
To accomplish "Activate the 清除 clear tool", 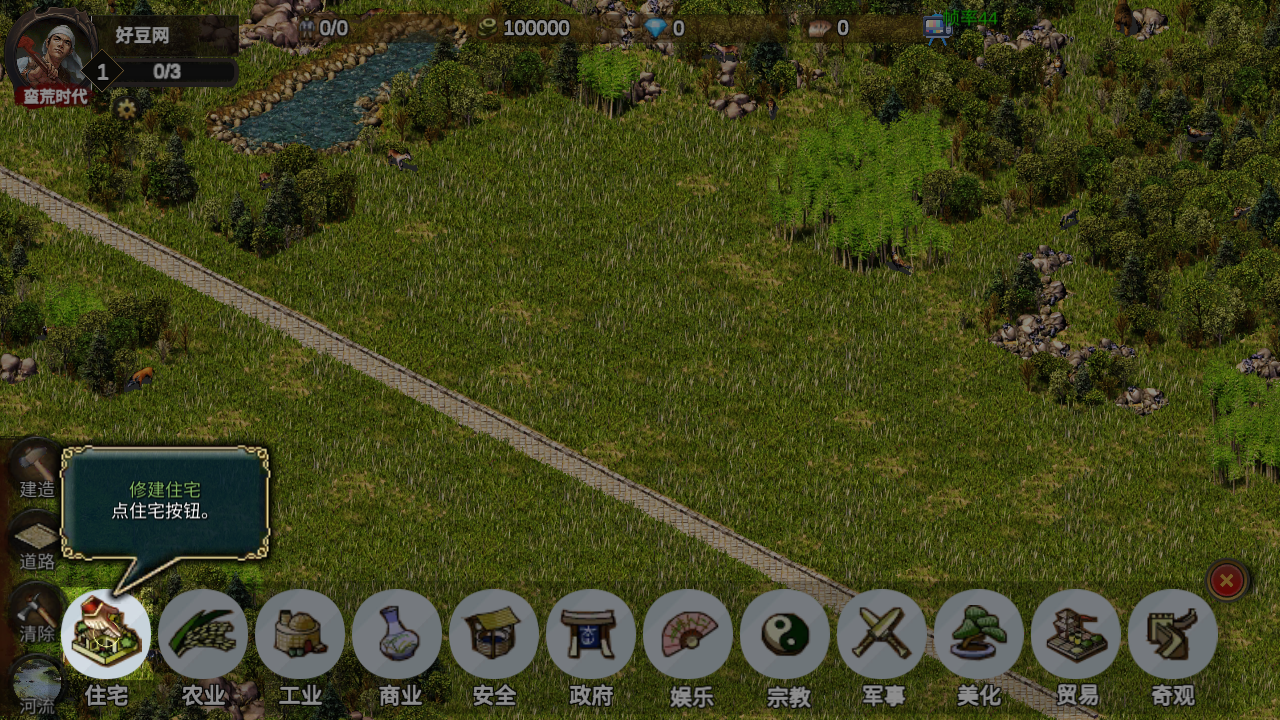I will click(37, 612).
